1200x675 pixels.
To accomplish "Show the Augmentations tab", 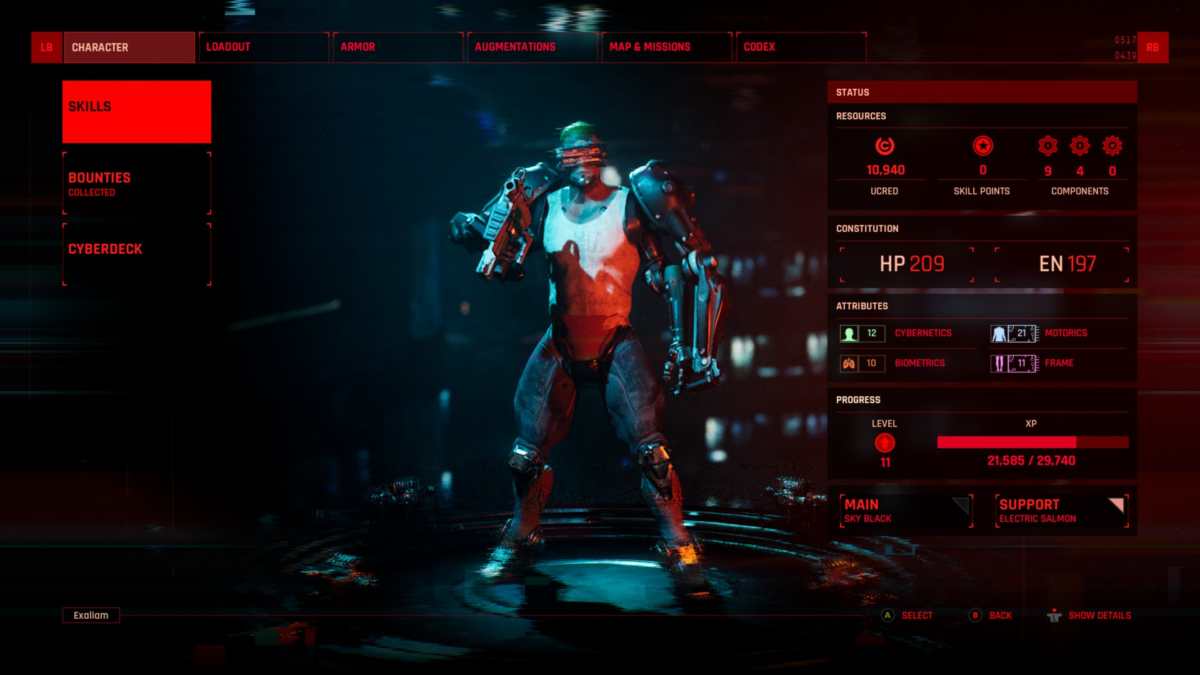I will coord(532,47).
